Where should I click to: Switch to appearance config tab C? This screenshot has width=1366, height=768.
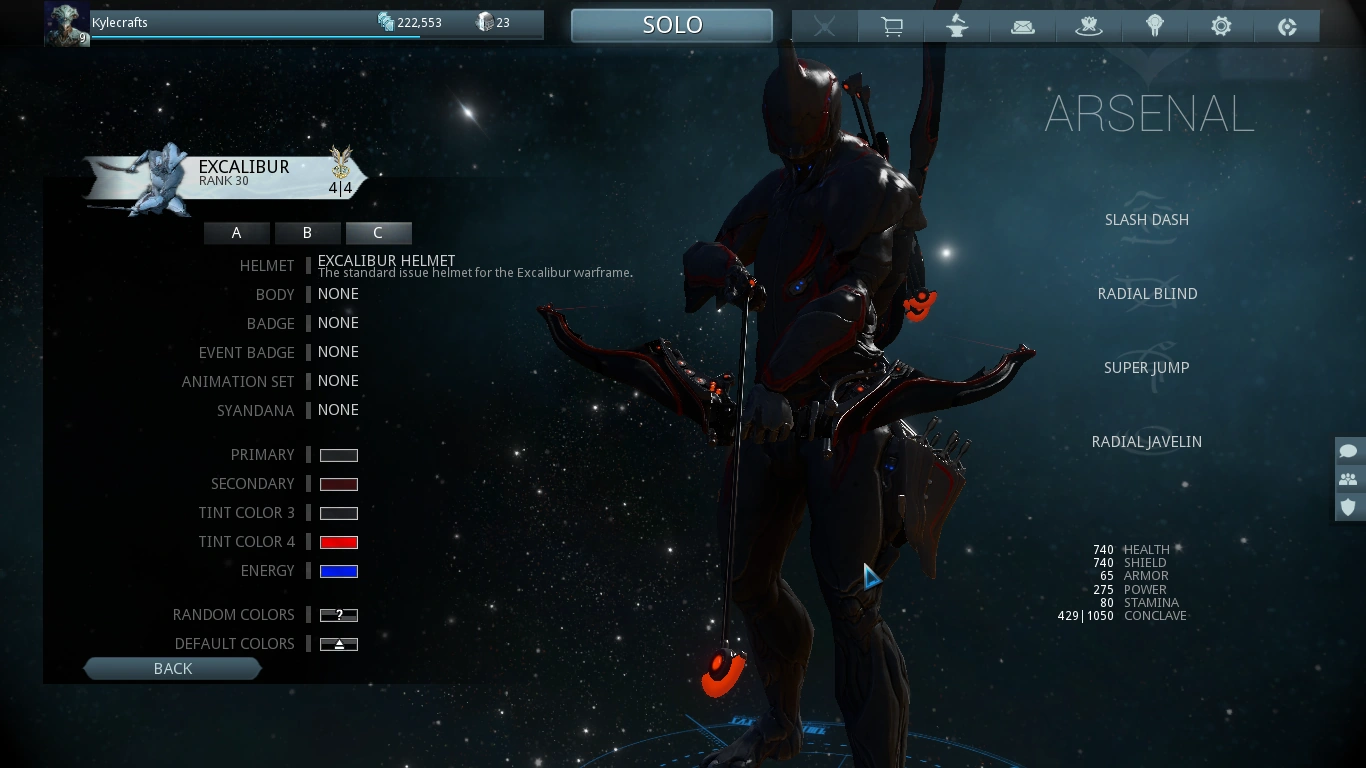pyautogui.click(x=378, y=232)
